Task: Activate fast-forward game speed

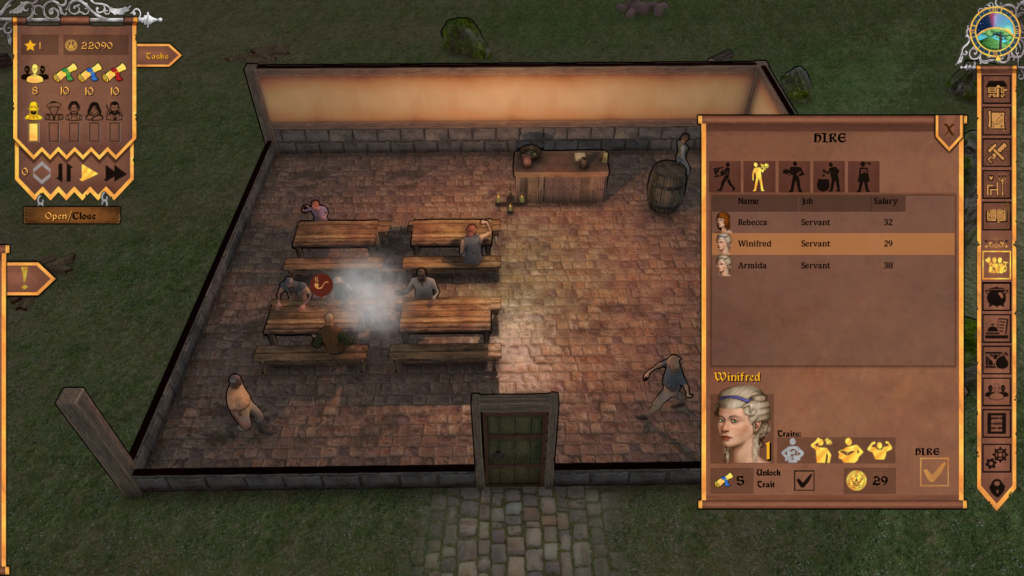Action: 115,172
